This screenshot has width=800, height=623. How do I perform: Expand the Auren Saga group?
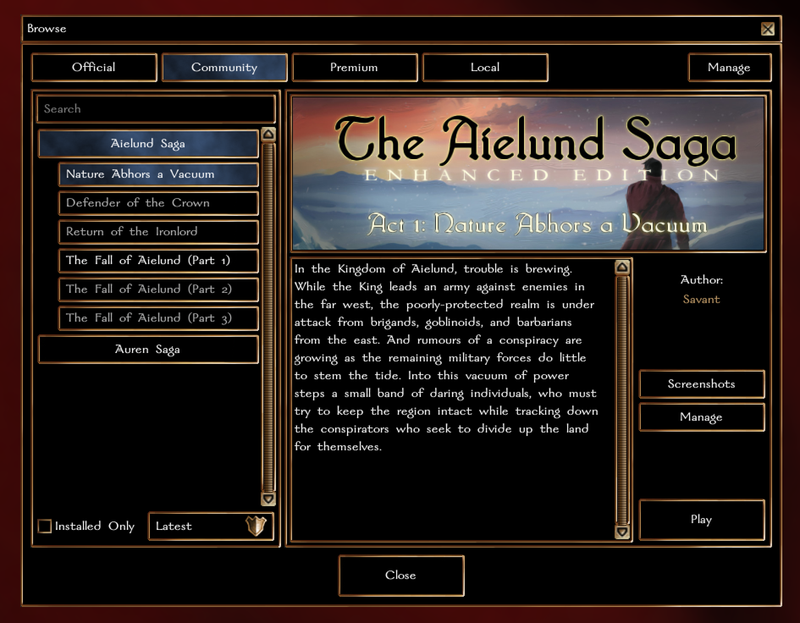pyautogui.click(x=148, y=350)
